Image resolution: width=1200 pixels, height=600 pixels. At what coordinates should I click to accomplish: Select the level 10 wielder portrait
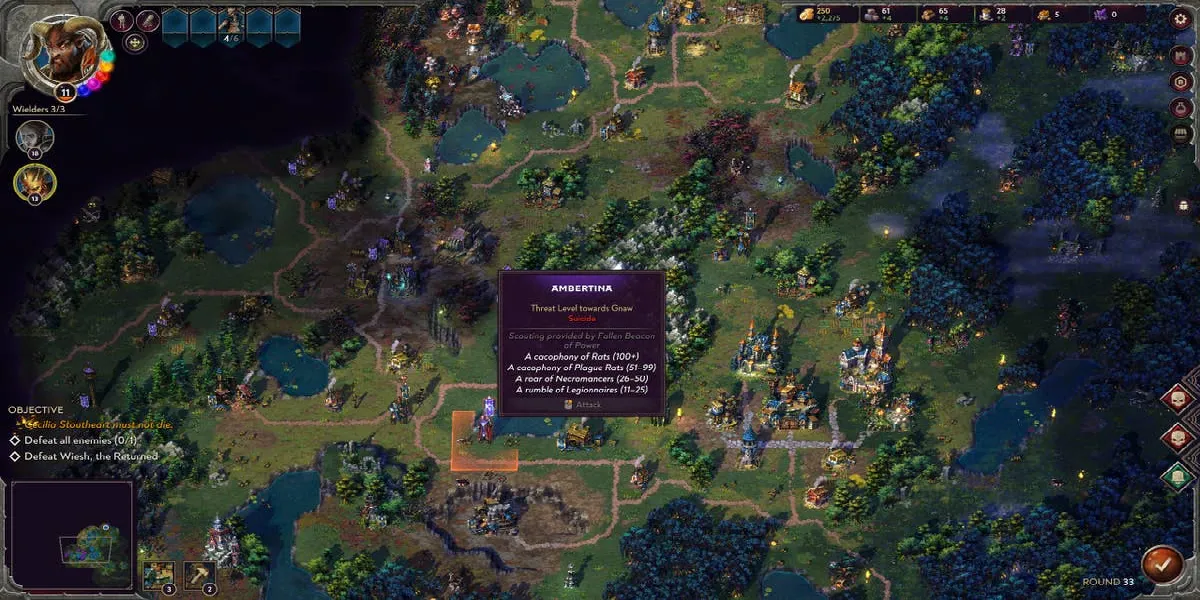(x=35, y=137)
